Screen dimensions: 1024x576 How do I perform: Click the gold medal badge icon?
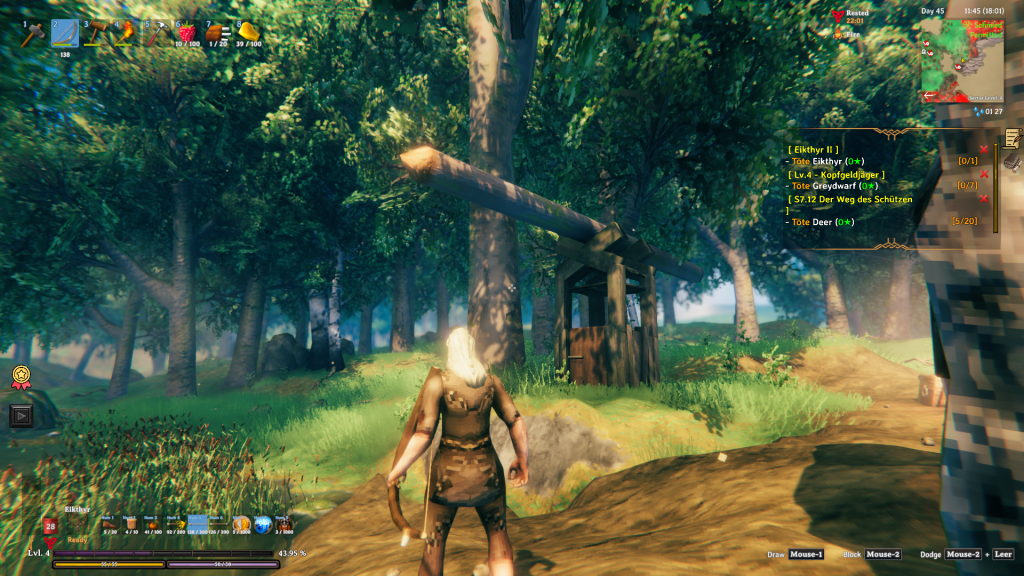click(21, 376)
